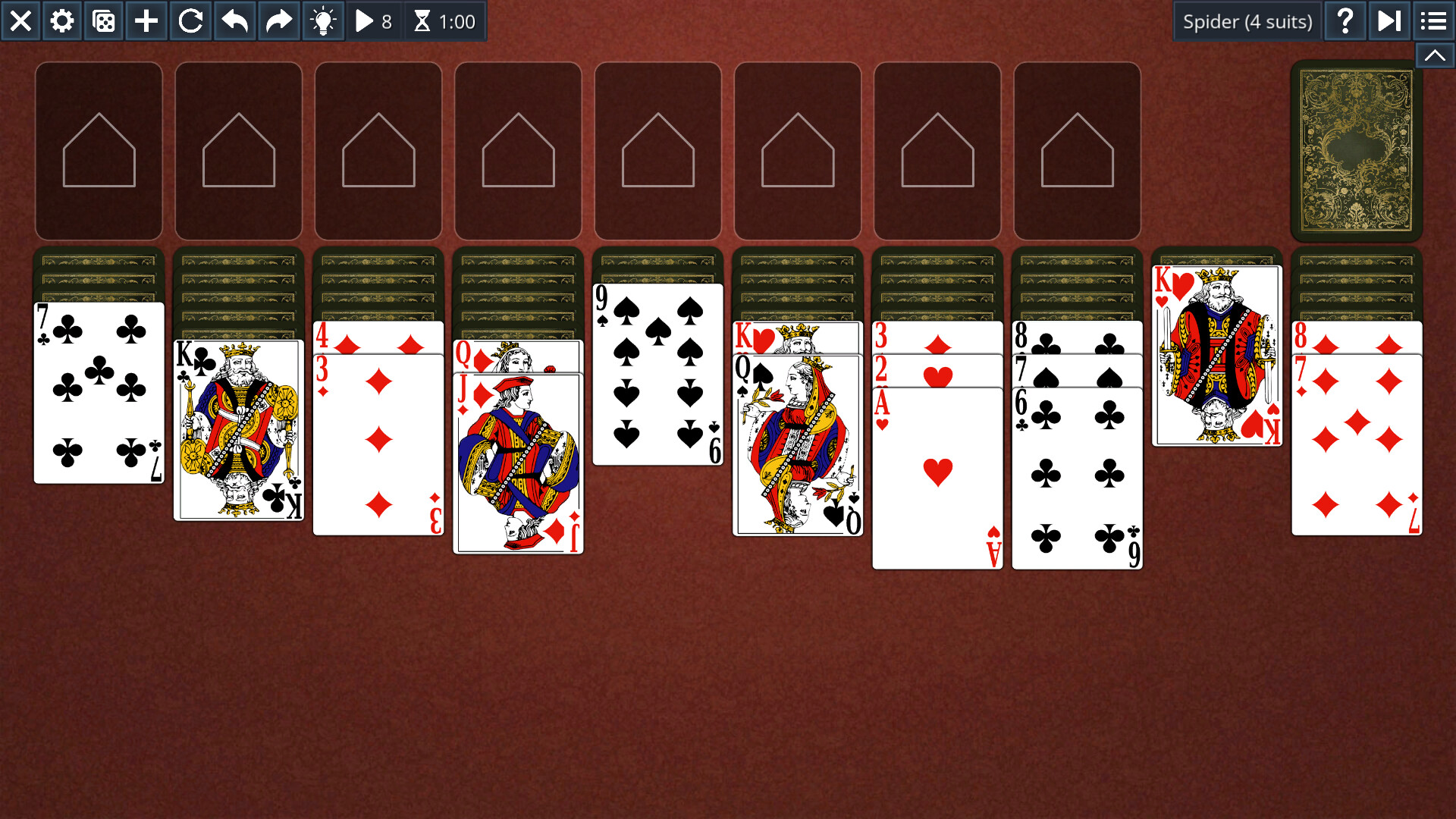Exit the game with the X icon

pos(20,21)
